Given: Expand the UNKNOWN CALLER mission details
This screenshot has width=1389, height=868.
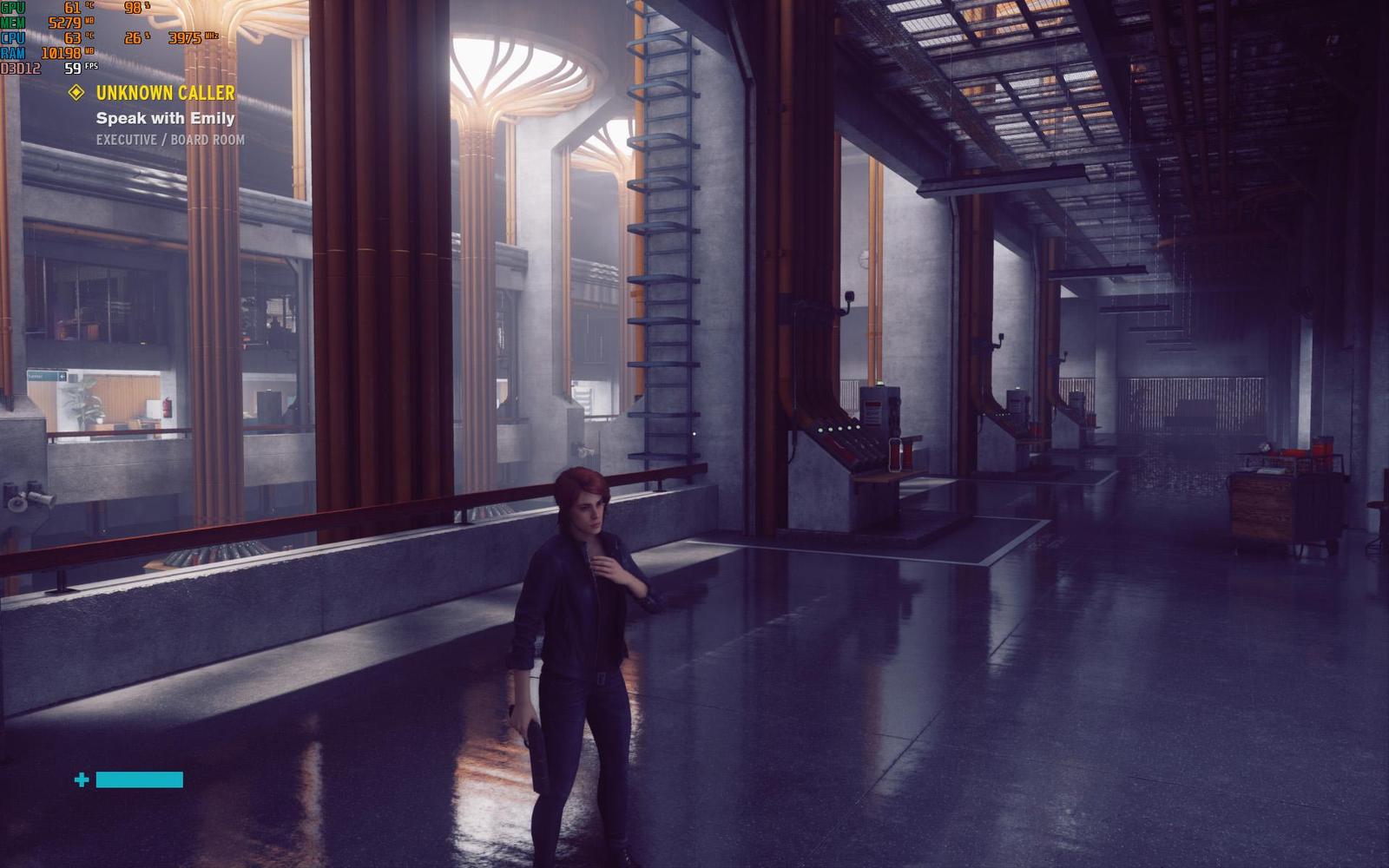Looking at the screenshot, I should [165, 94].
